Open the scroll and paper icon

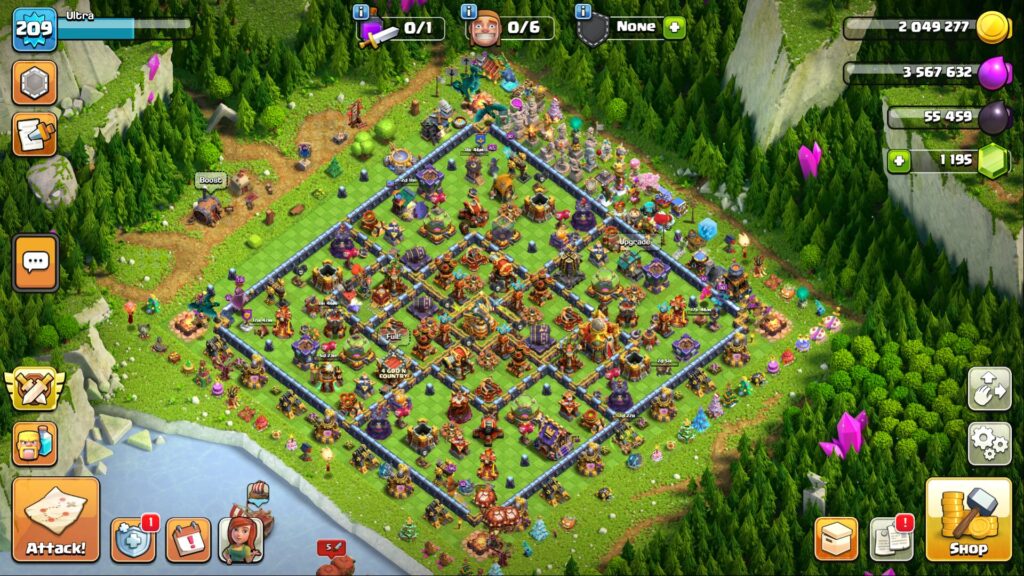pyautogui.click(x=35, y=135)
